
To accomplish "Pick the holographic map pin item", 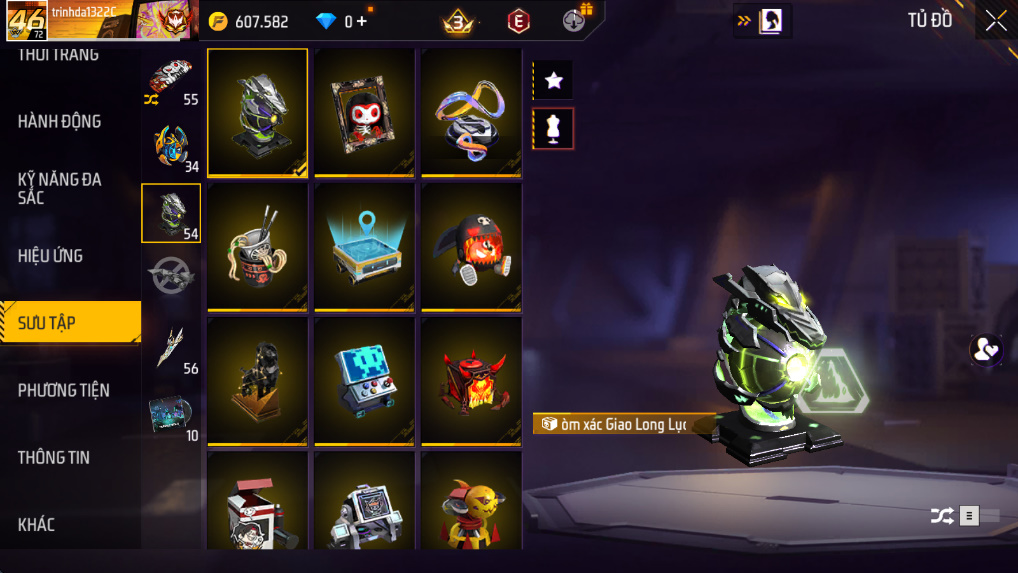I will click(364, 246).
